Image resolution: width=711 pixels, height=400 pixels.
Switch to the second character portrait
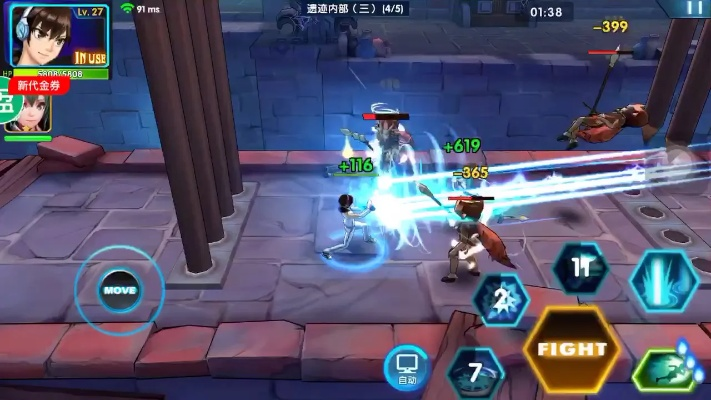[x=28, y=116]
